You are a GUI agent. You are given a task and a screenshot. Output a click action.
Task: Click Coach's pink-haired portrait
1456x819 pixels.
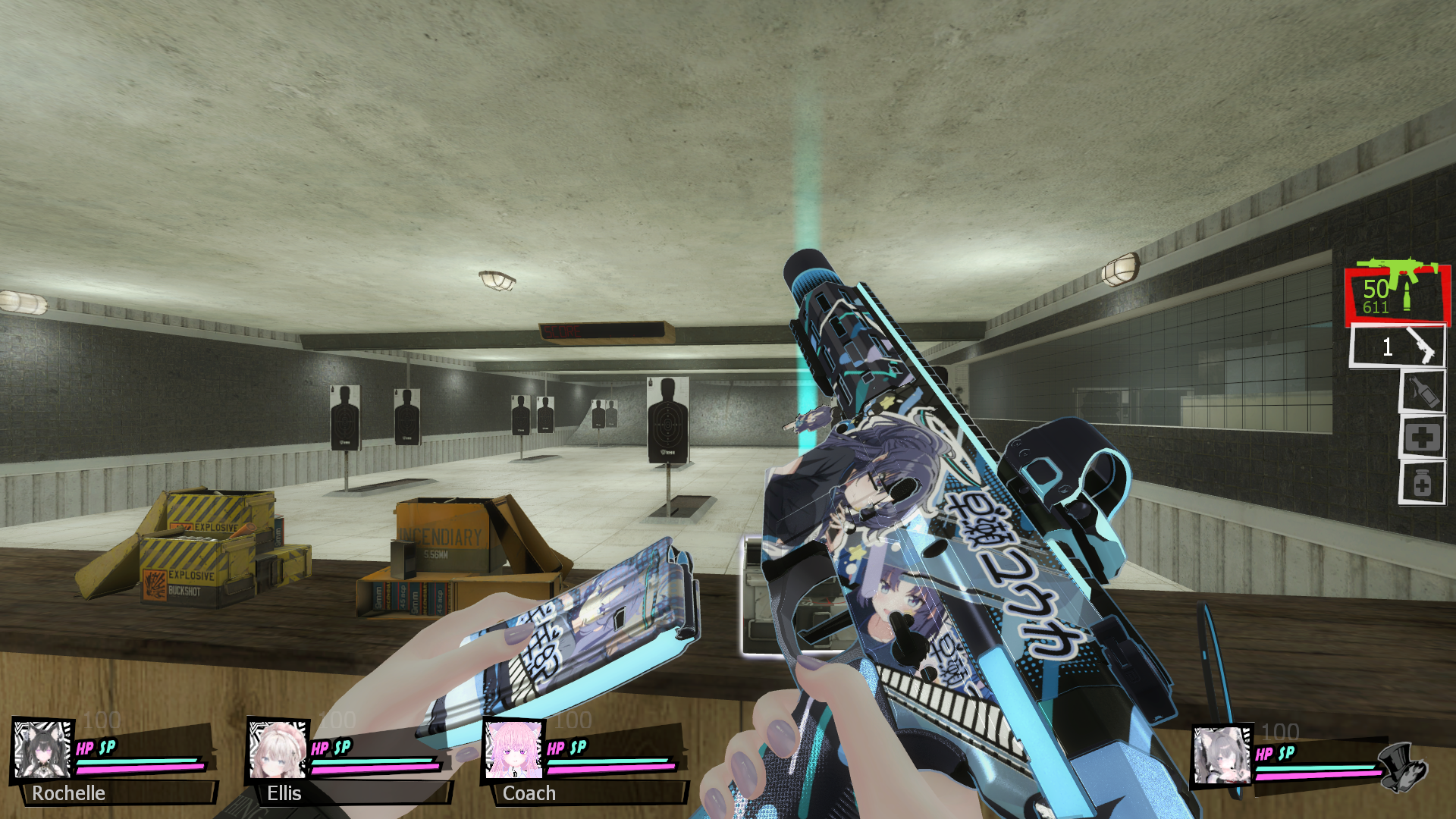[513, 749]
